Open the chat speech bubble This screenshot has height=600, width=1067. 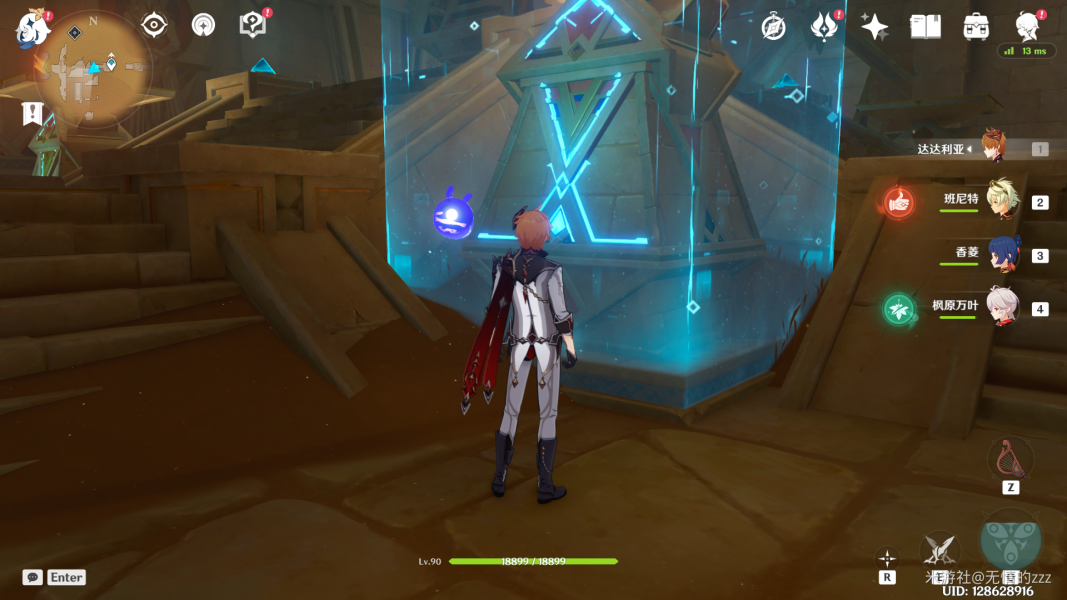click(x=33, y=577)
